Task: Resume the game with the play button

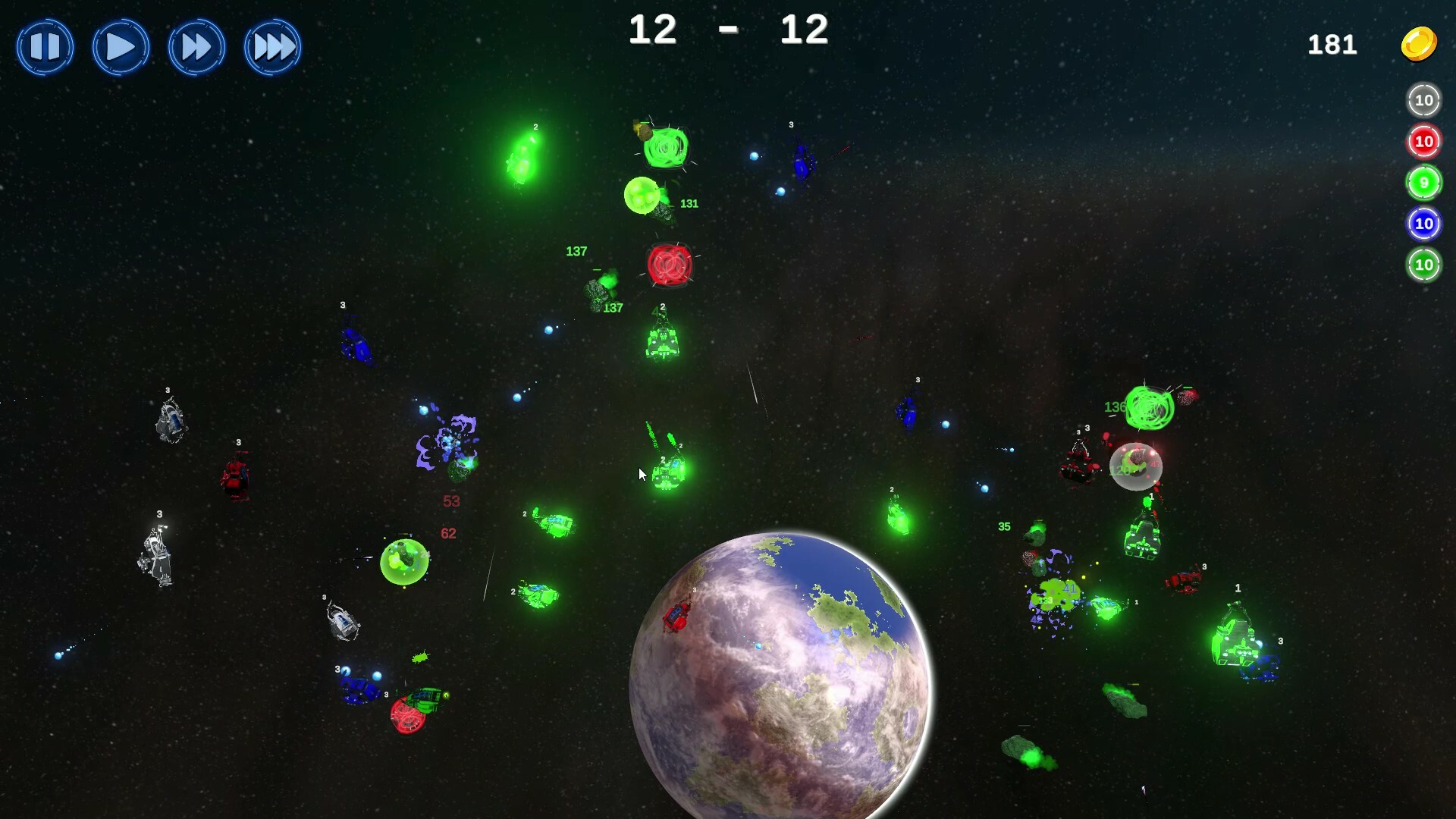Action: tap(121, 47)
